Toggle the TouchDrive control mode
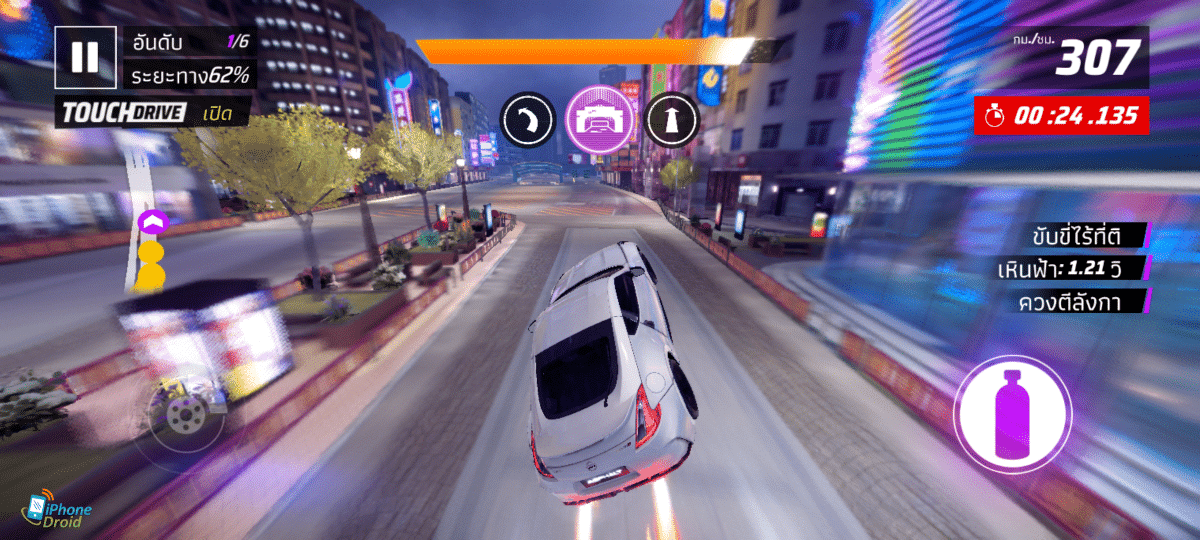 152,113
